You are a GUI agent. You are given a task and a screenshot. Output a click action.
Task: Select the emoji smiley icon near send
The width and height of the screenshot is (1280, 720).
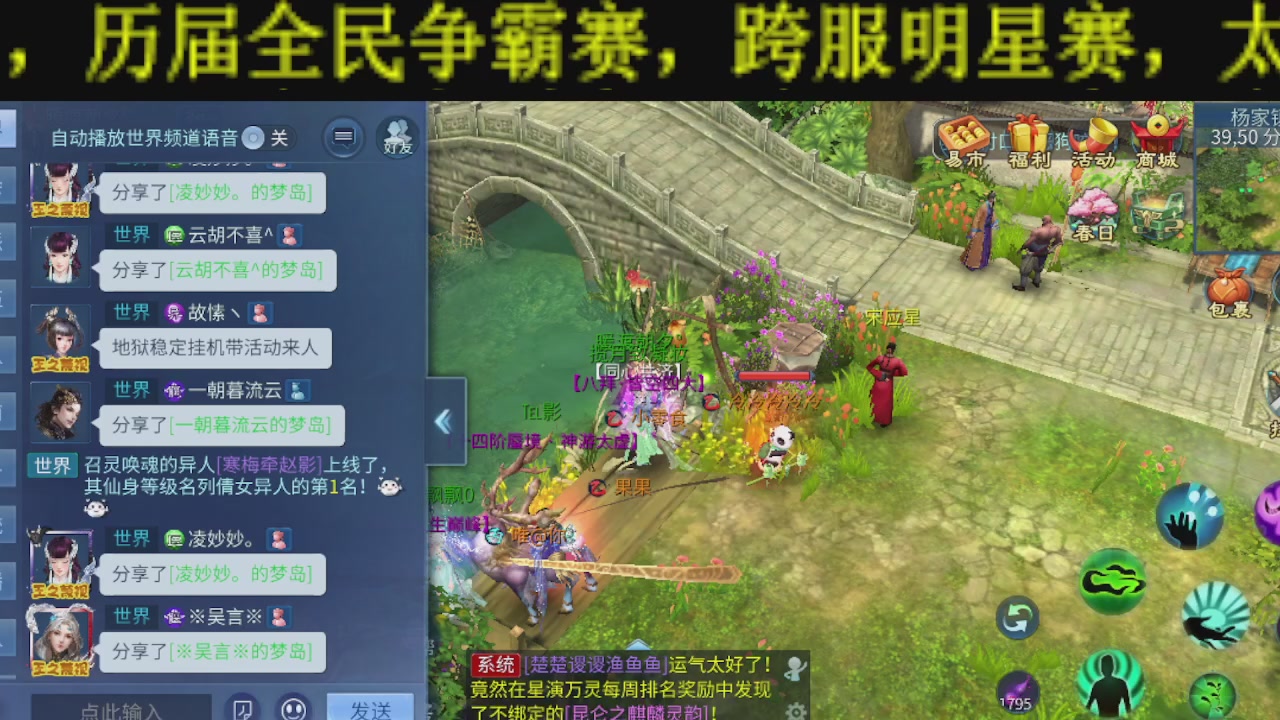(292, 708)
